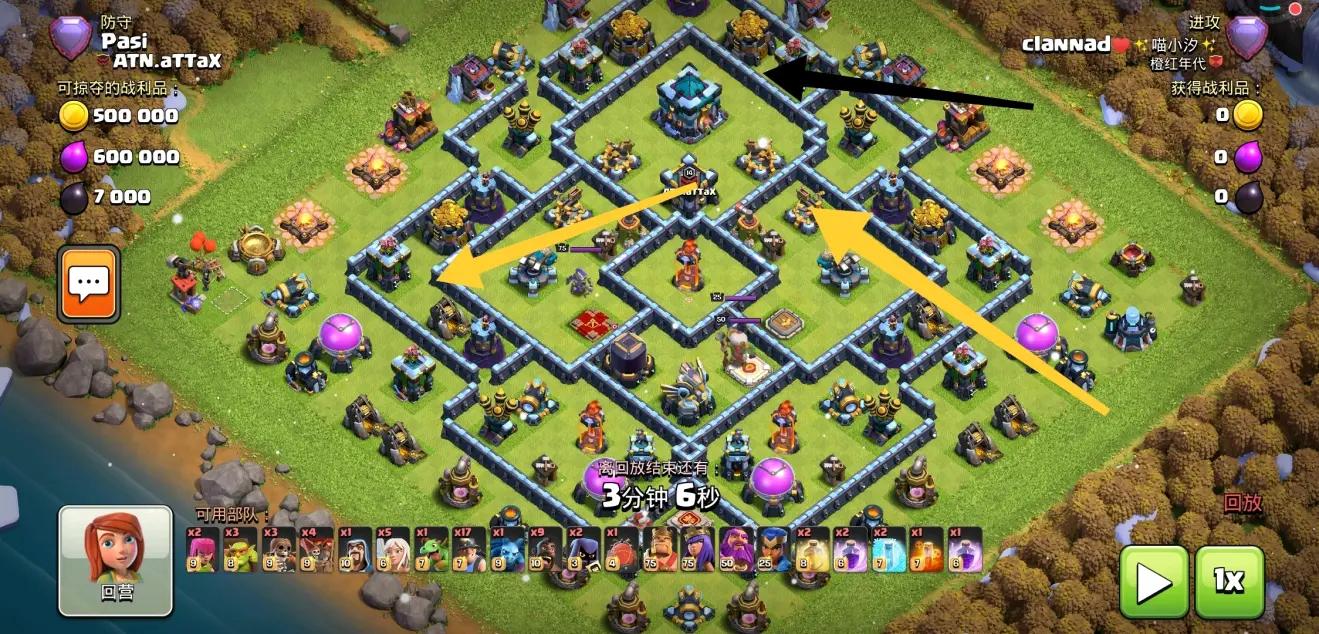
Task: Select the Royal Champion hero slot
Action: click(772, 549)
